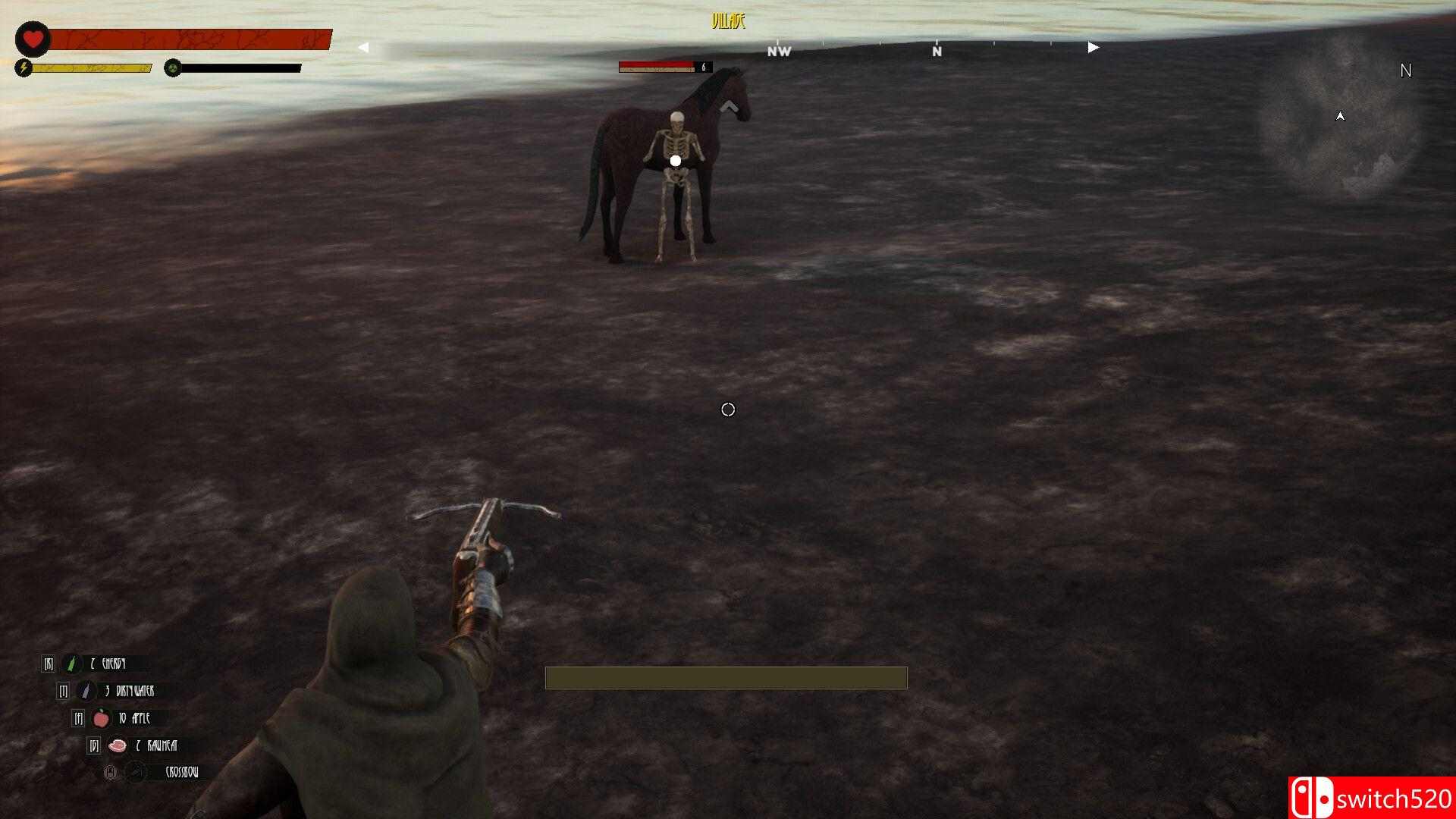Image resolution: width=1456 pixels, height=819 pixels.
Task: Select the Apple icon in slot F
Action: pos(100,719)
